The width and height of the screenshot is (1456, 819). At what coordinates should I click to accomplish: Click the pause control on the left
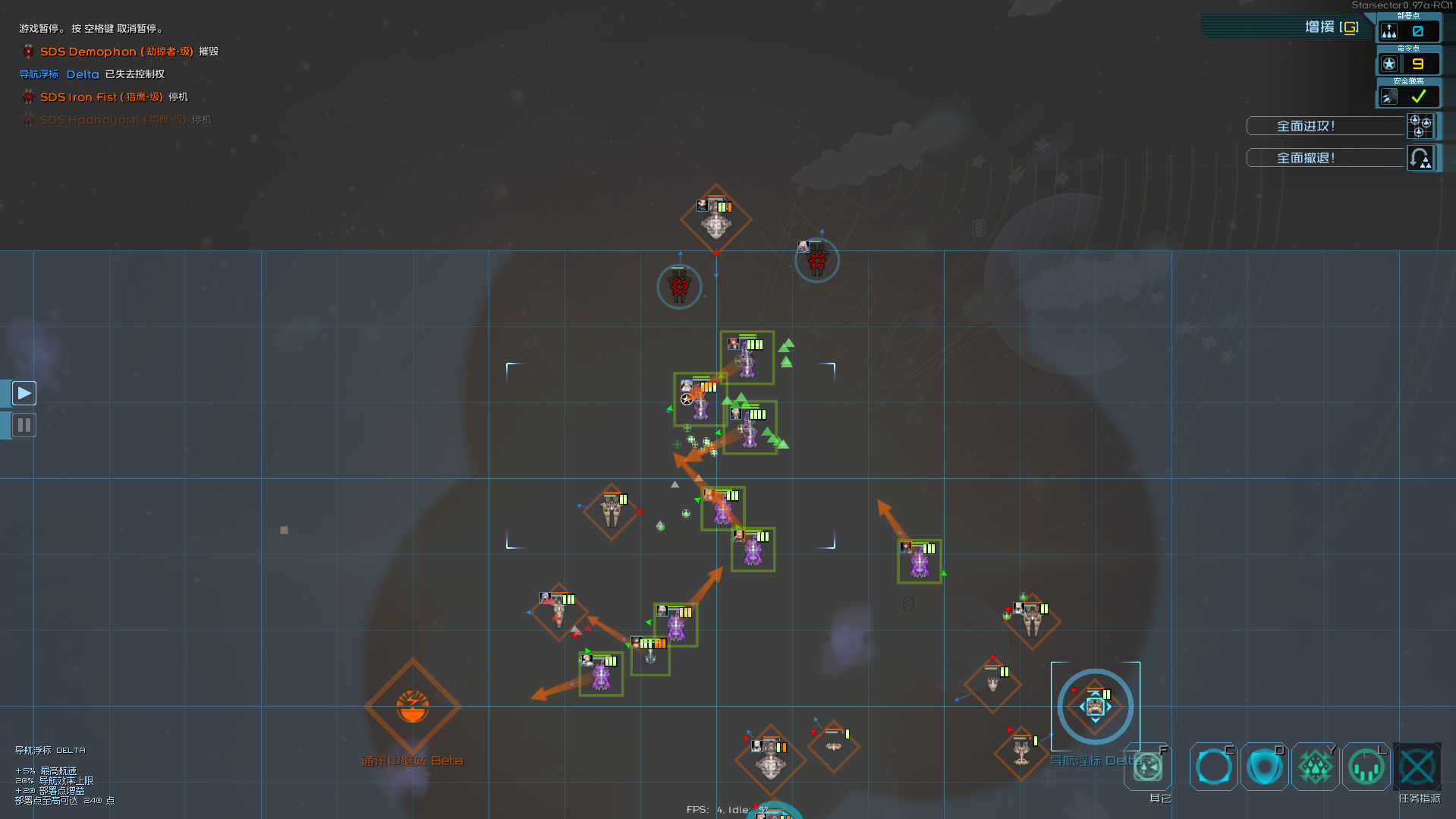point(24,424)
